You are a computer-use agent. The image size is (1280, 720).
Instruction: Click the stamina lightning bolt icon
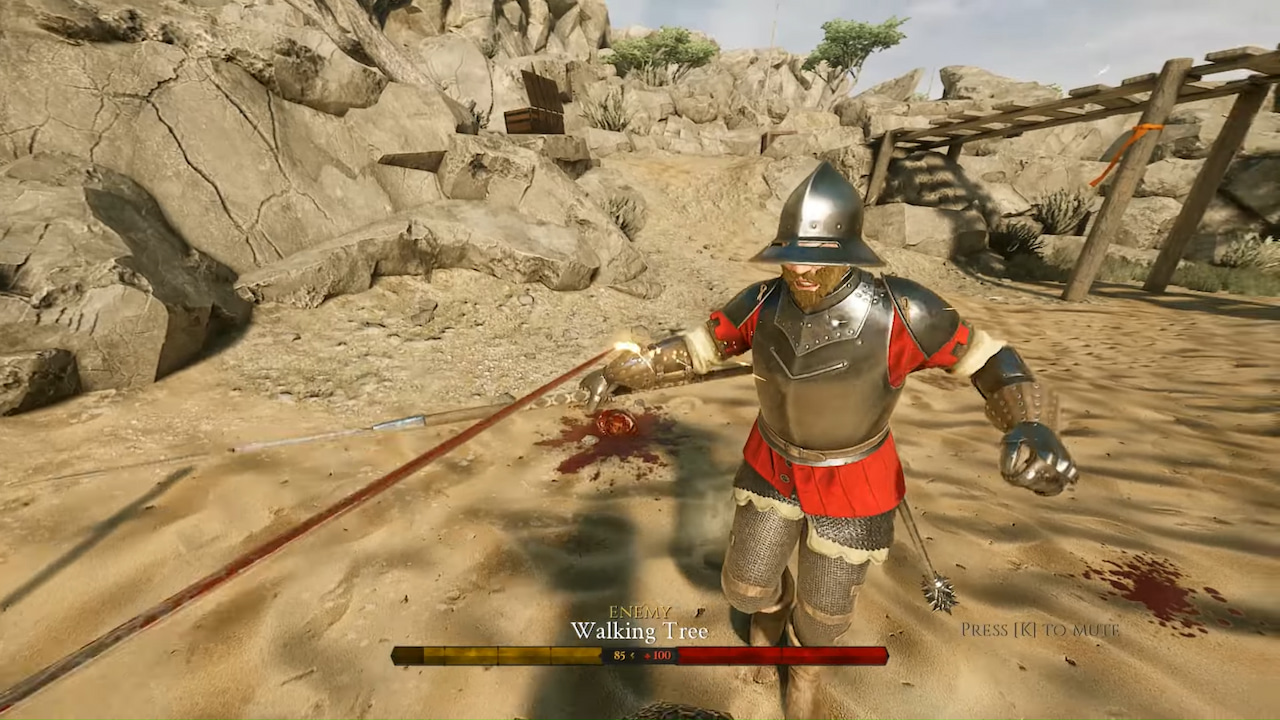click(632, 655)
